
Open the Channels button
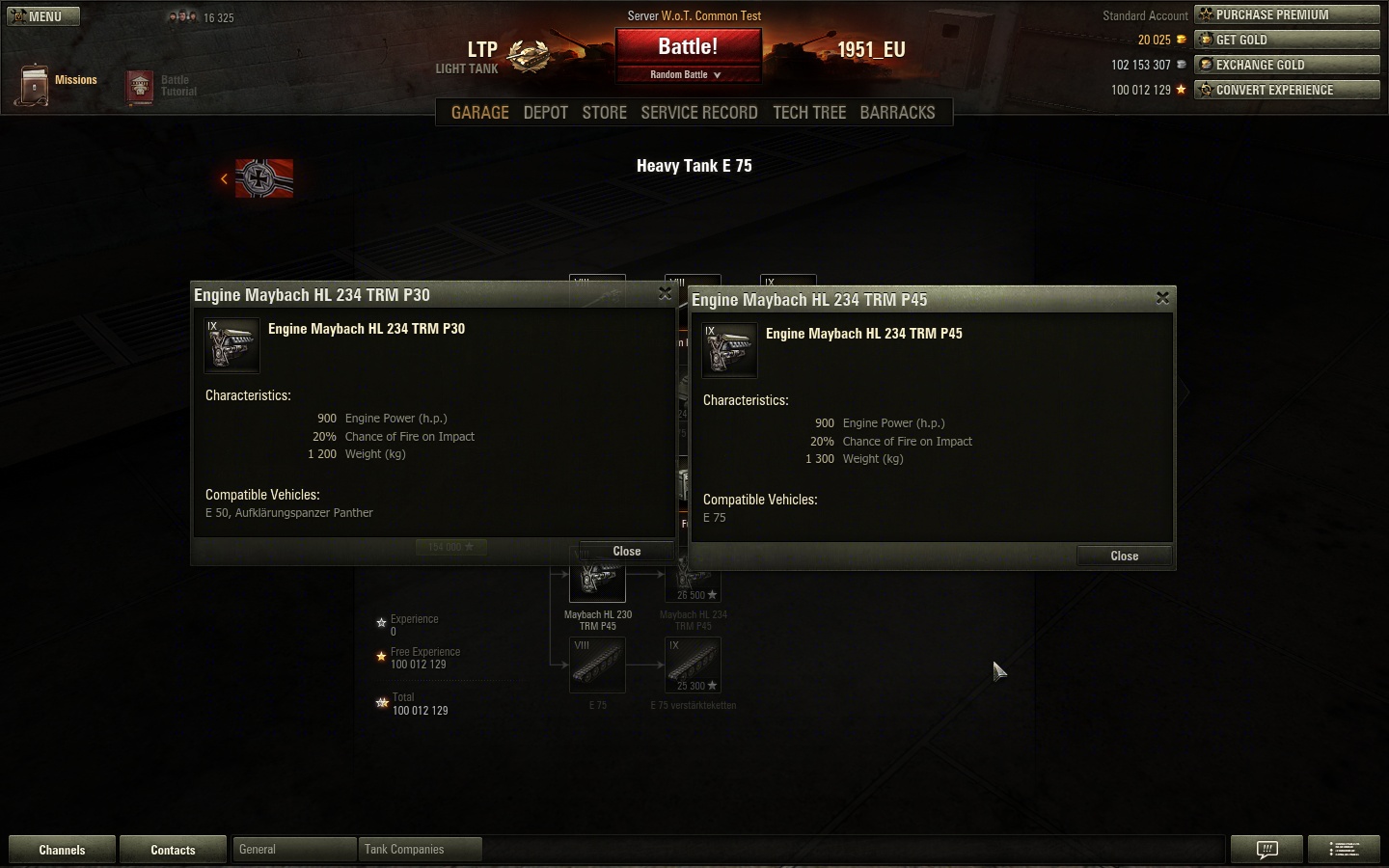coord(62,850)
